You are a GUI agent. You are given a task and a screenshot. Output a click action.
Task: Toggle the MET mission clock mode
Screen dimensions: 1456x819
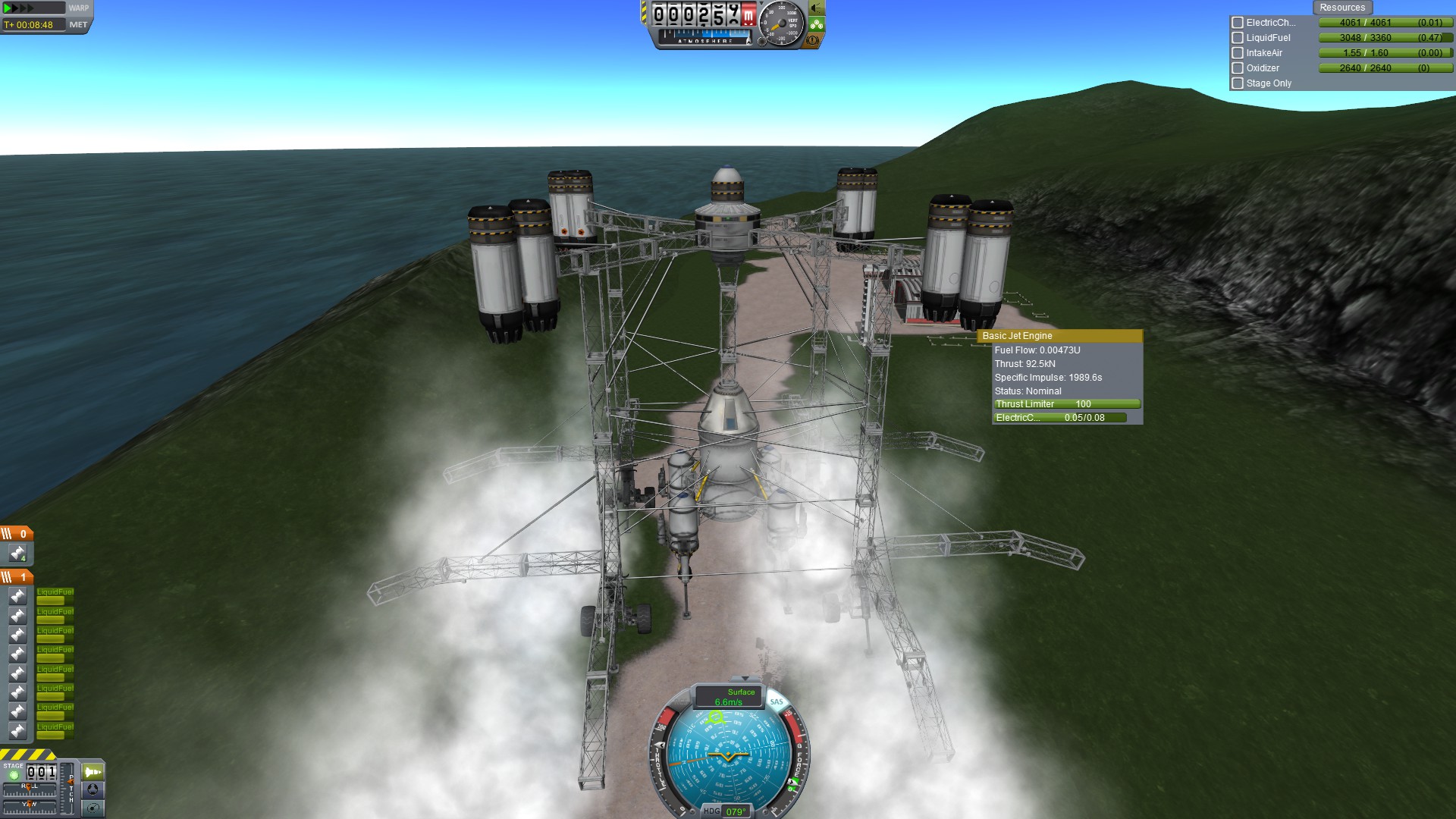(x=78, y=25)
